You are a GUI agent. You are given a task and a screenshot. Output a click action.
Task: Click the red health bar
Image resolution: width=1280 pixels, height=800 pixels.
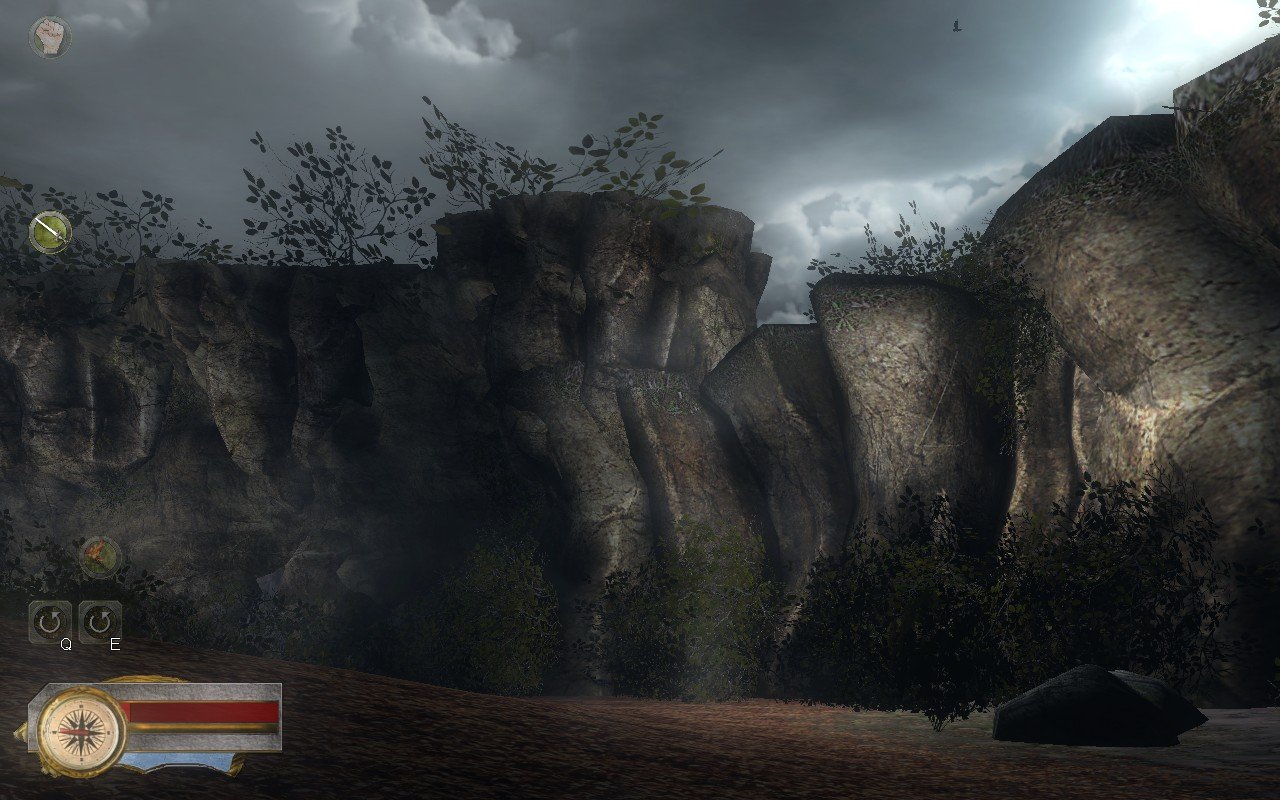(x=200, y=710)
